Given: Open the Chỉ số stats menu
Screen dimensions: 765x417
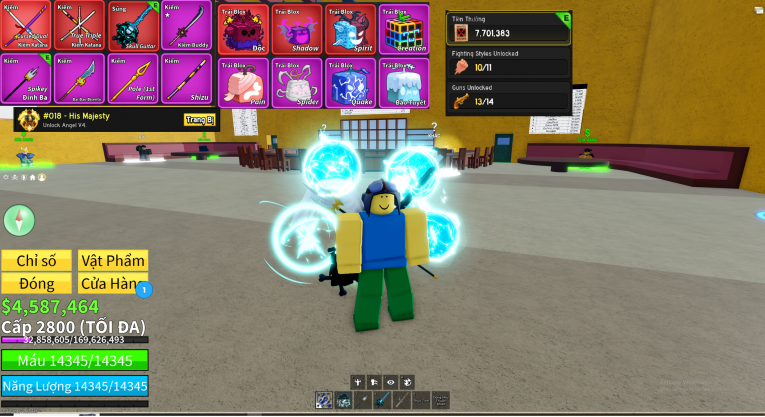Looking at the screenshot, I should pos(38,261).
